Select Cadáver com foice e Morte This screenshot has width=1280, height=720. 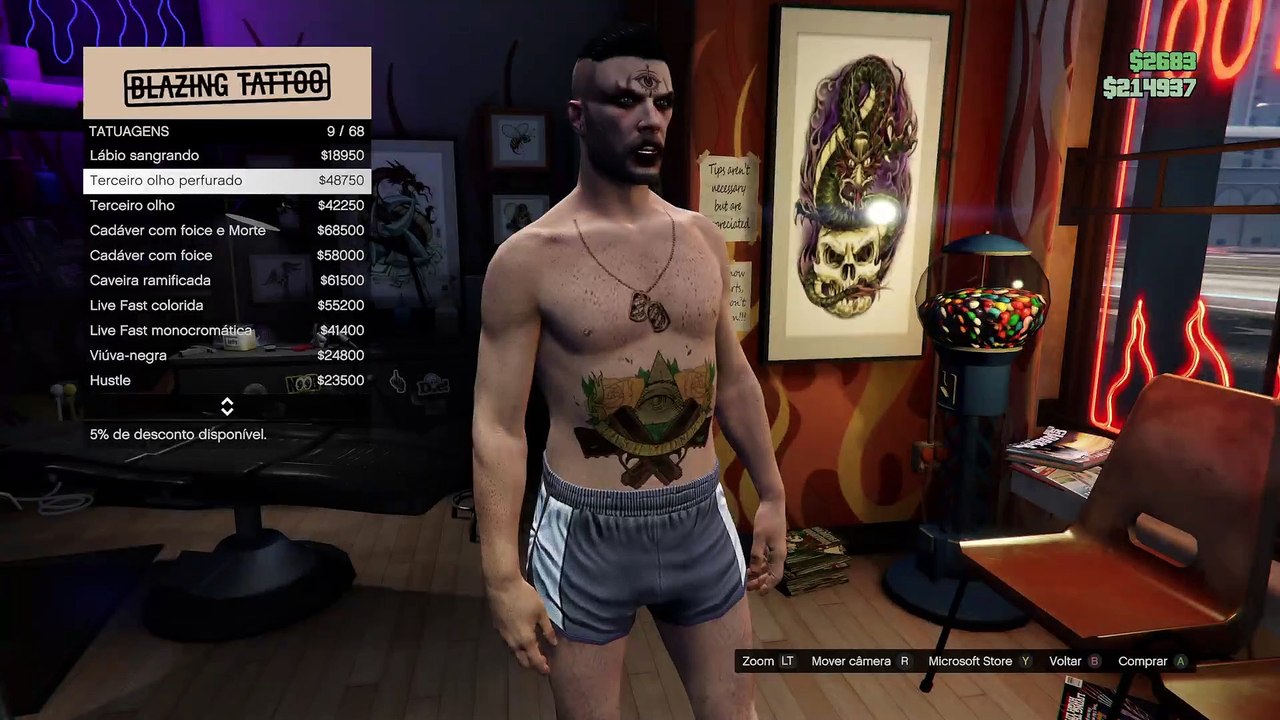pos(227,231)
